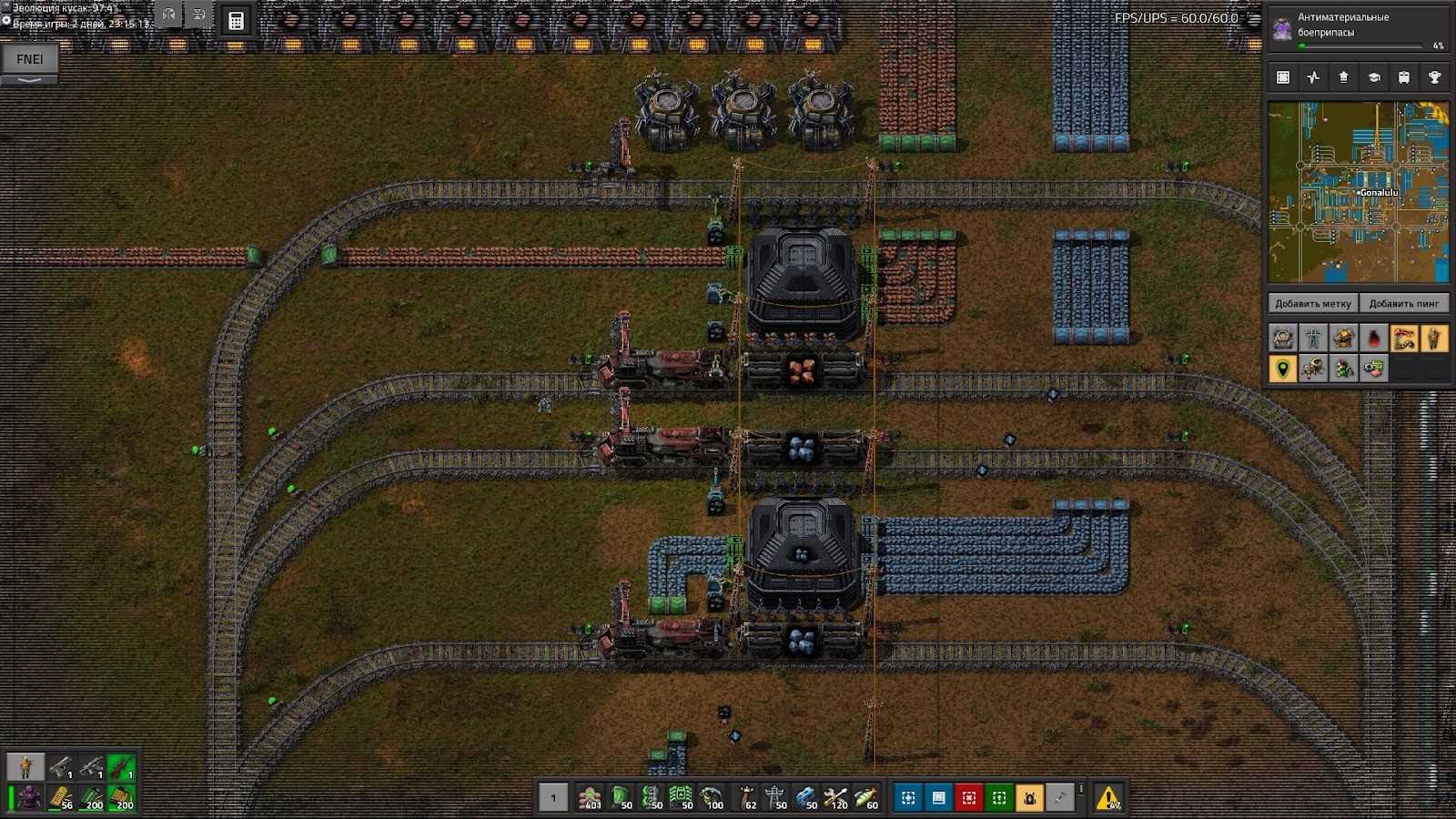The image size is (1456, 819).
Task: Toggle the orange personal roboport shortcut
Action: click(1029, 798)
